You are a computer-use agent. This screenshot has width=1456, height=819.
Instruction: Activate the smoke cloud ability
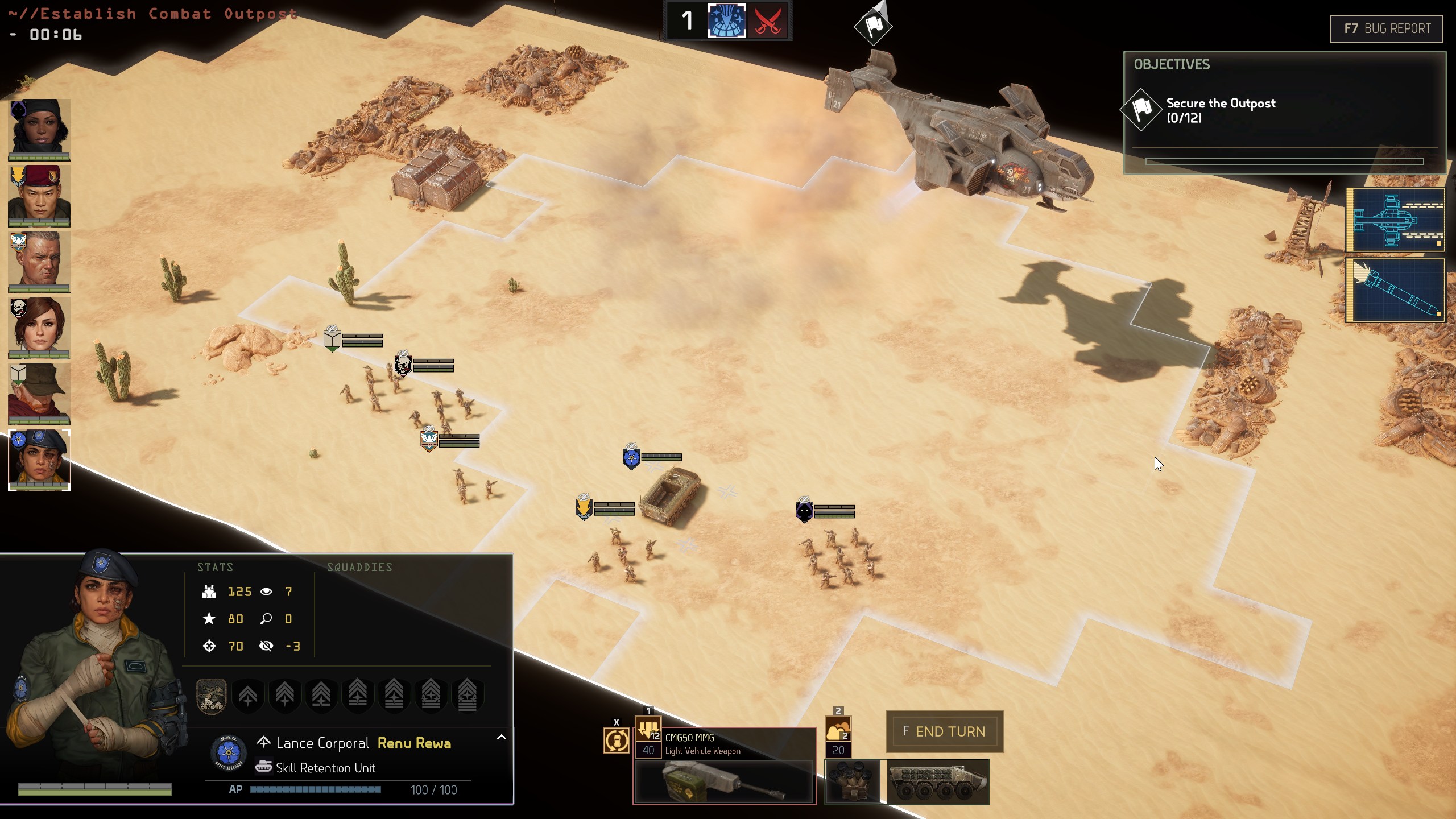[838, 730]
